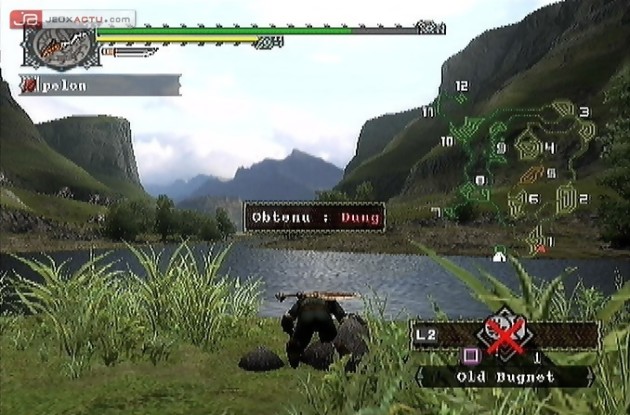Click the player name tag panel
This screenshot has width=630, height=415.
[x=100, y=86]
